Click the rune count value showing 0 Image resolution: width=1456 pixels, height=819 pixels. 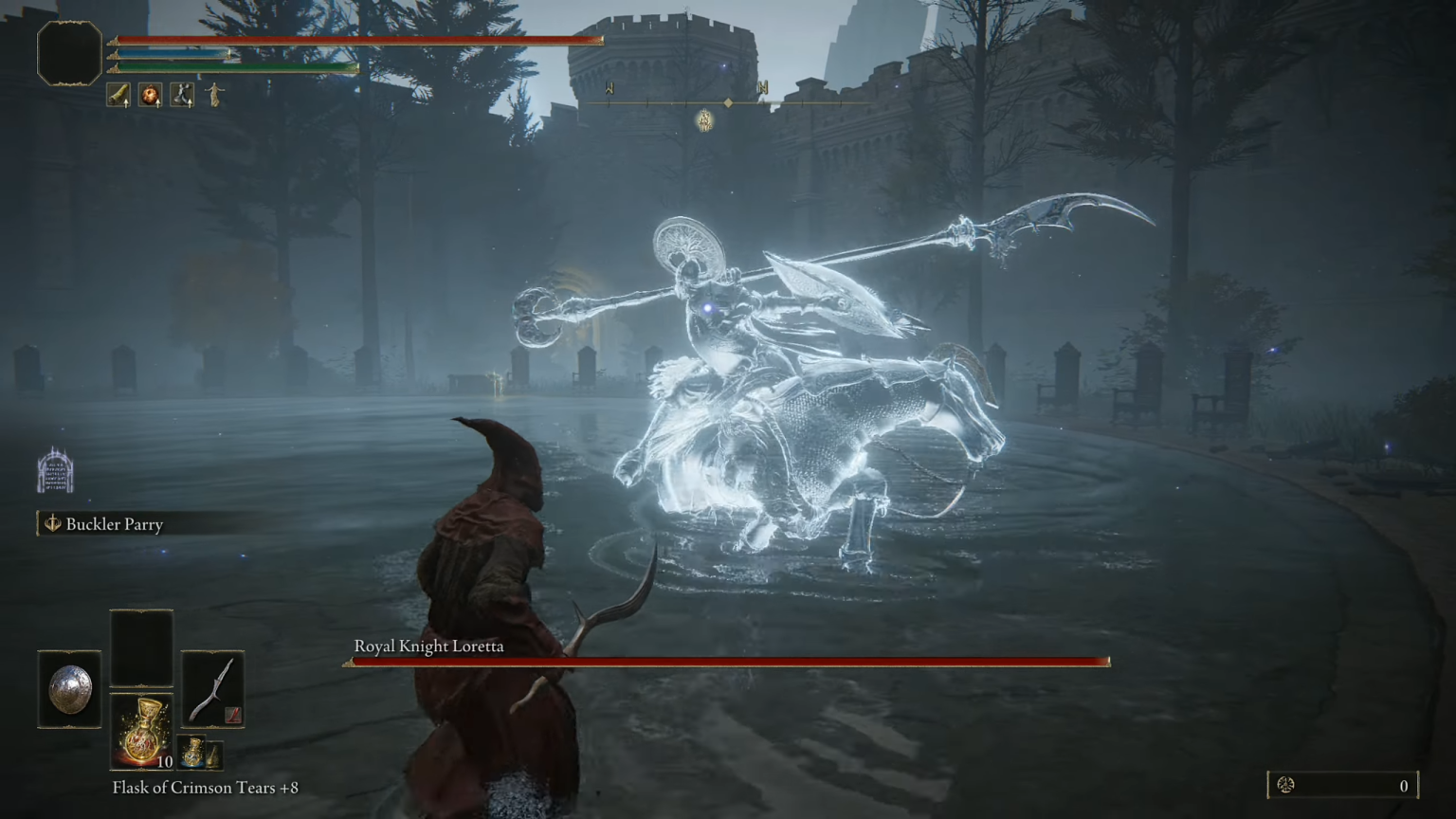coord(1403,786)
